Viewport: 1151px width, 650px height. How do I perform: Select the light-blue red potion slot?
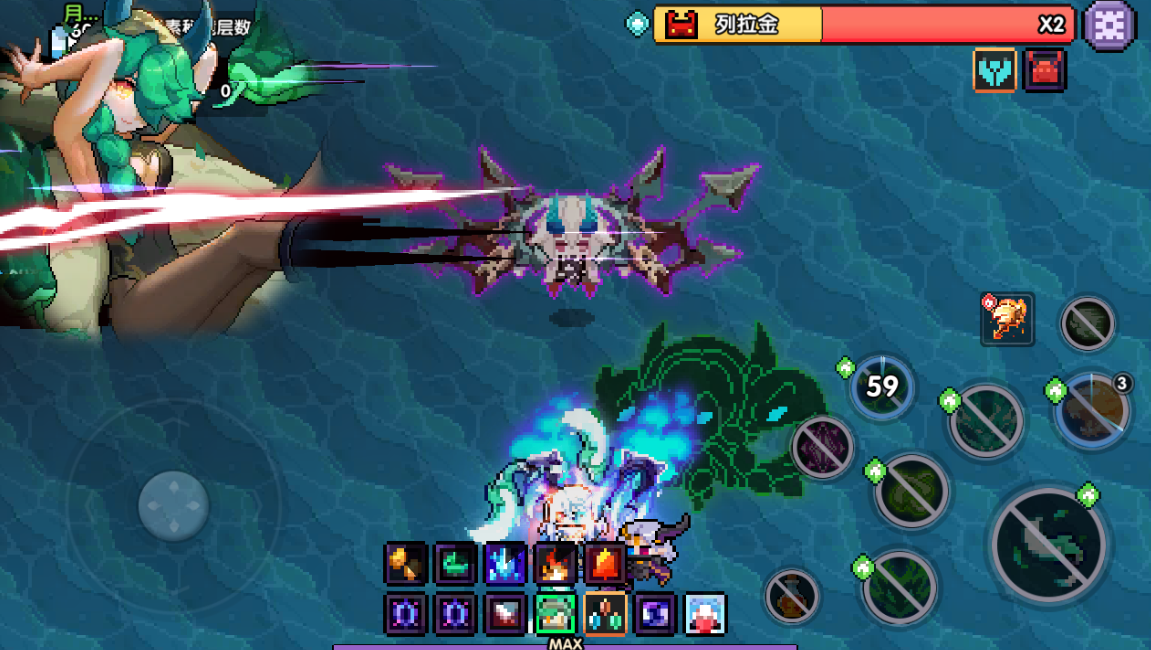(x=705, y=614)
